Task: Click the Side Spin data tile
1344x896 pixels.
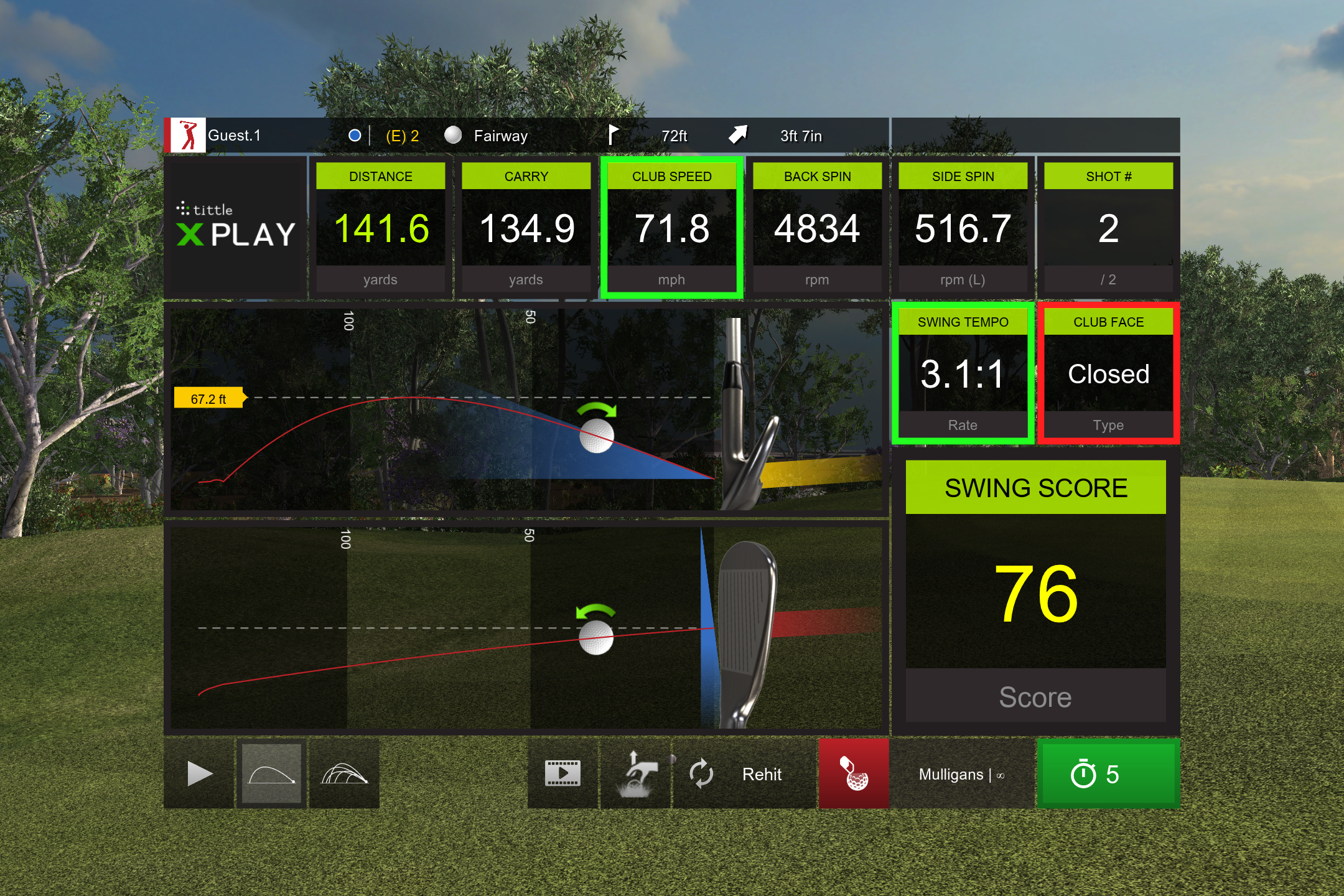Action: coord(963,228)
